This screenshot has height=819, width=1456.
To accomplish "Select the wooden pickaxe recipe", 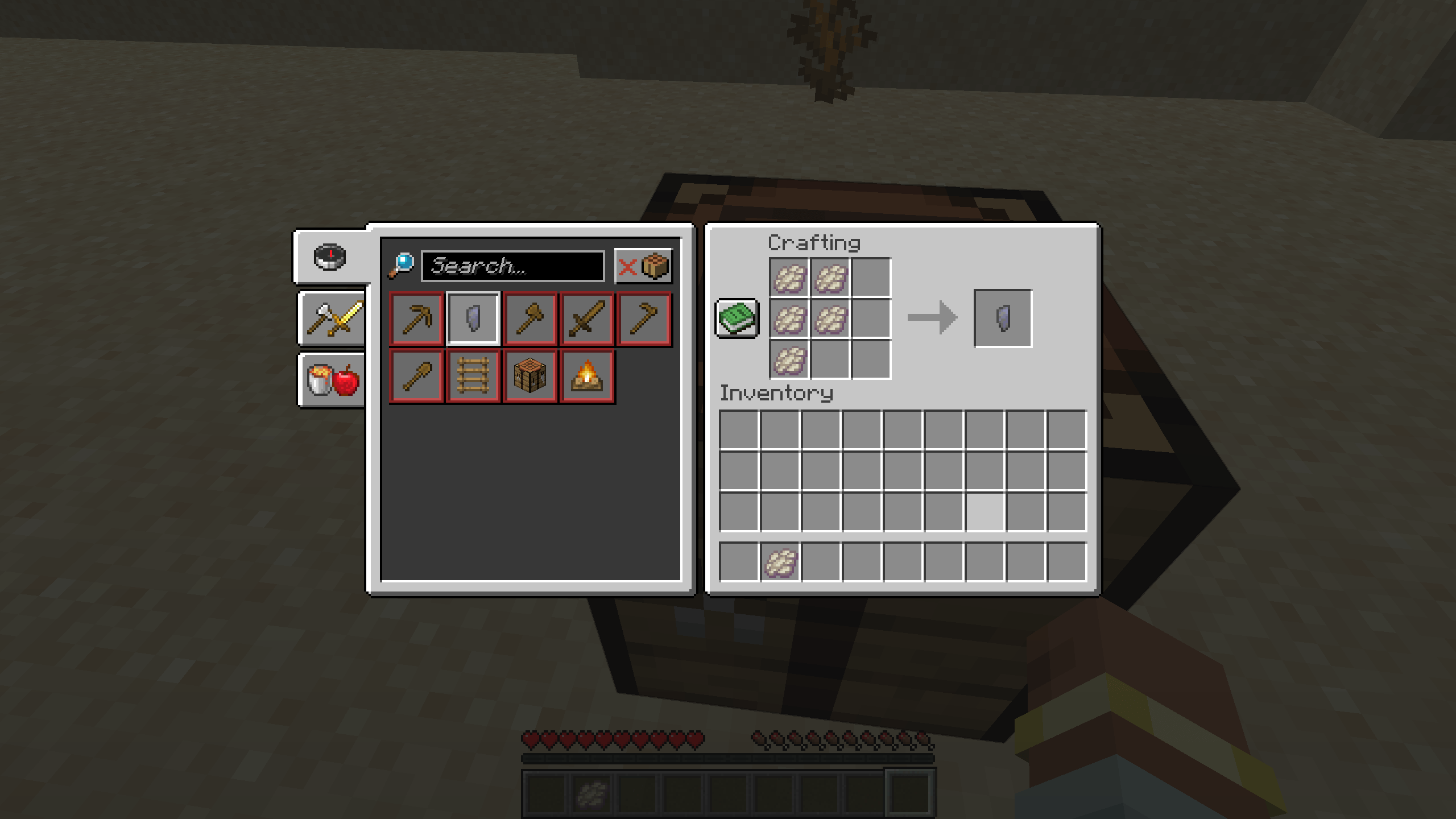I will pyautogui.click(x=416, y=318).
